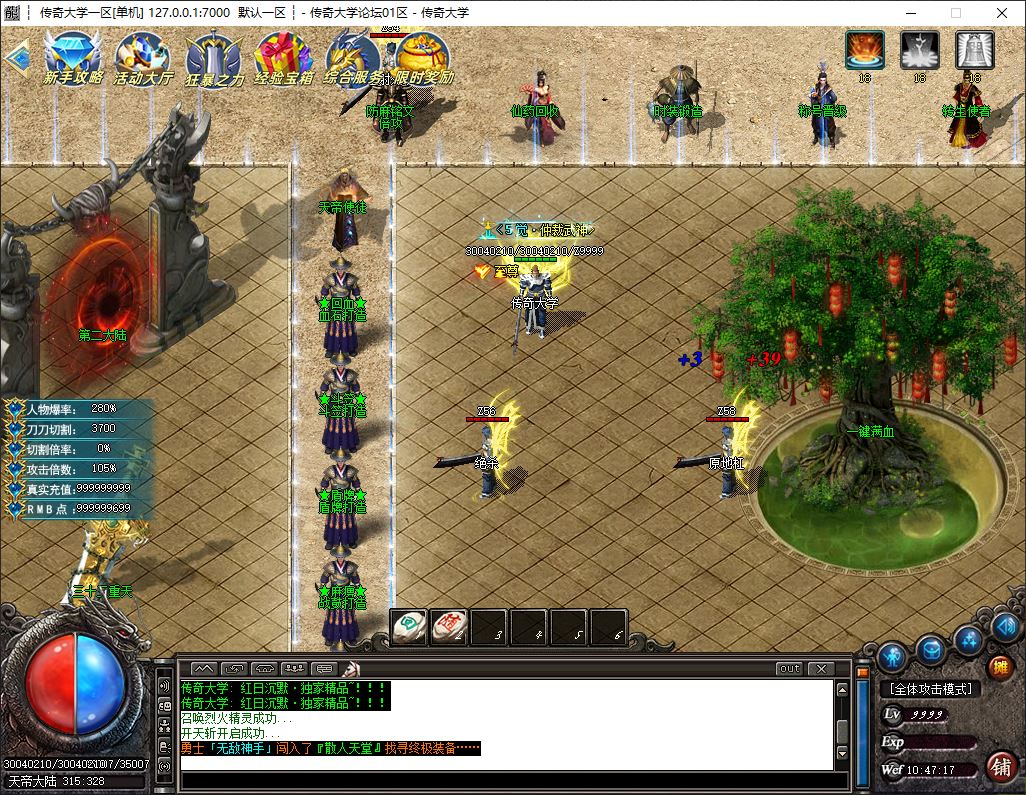Viewport: 1026px width, 795px height.
Task: Select the silver bell buff icon
Action: point(974,50)
